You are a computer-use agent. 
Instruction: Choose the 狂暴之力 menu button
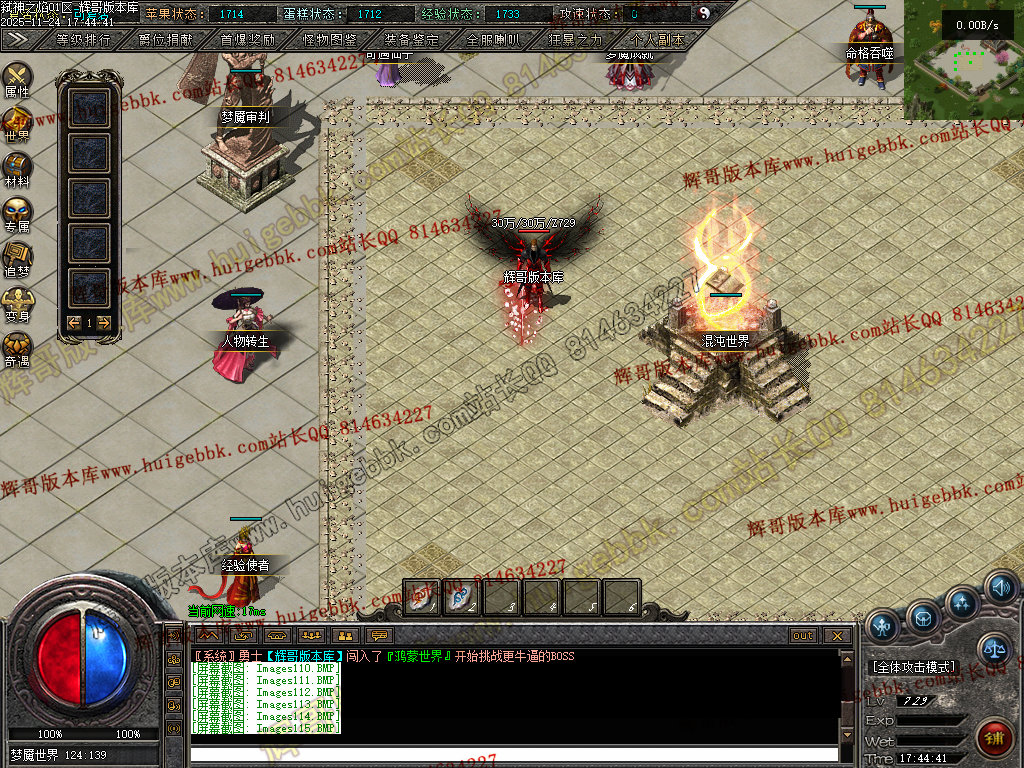pyautogui.click(x=576, y=40)
